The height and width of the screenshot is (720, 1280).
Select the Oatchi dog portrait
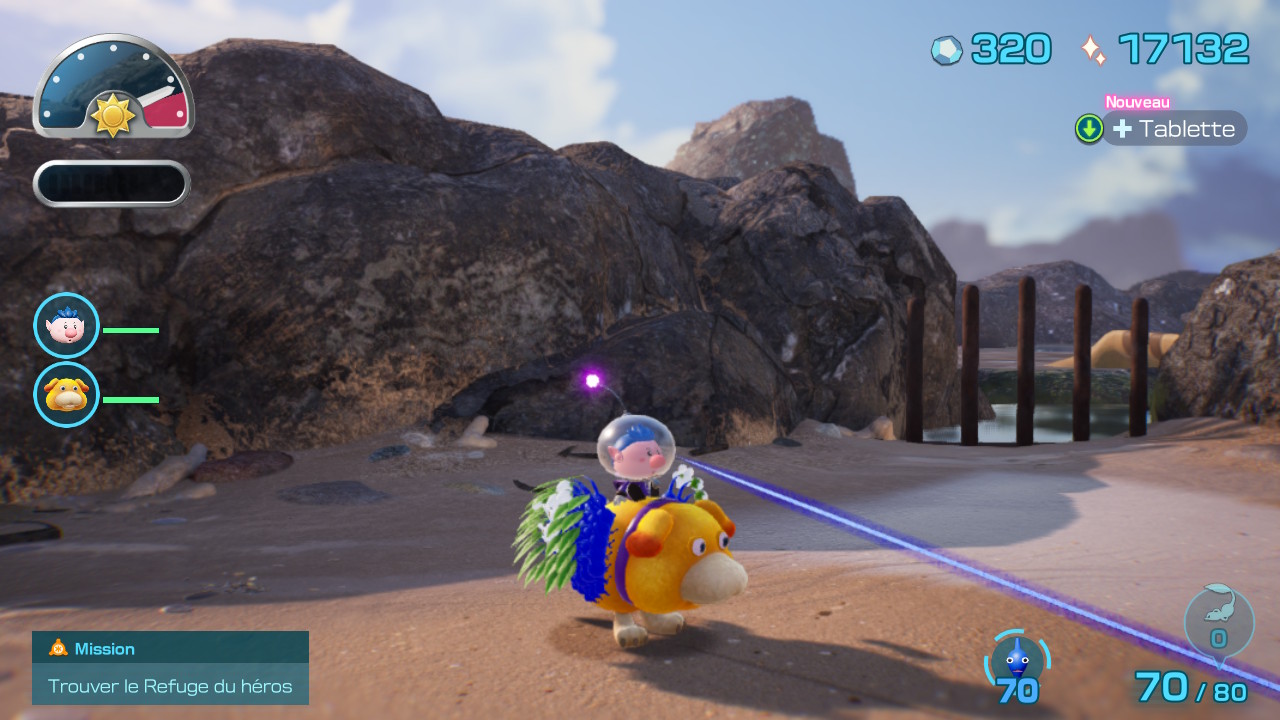pos(67,395)
